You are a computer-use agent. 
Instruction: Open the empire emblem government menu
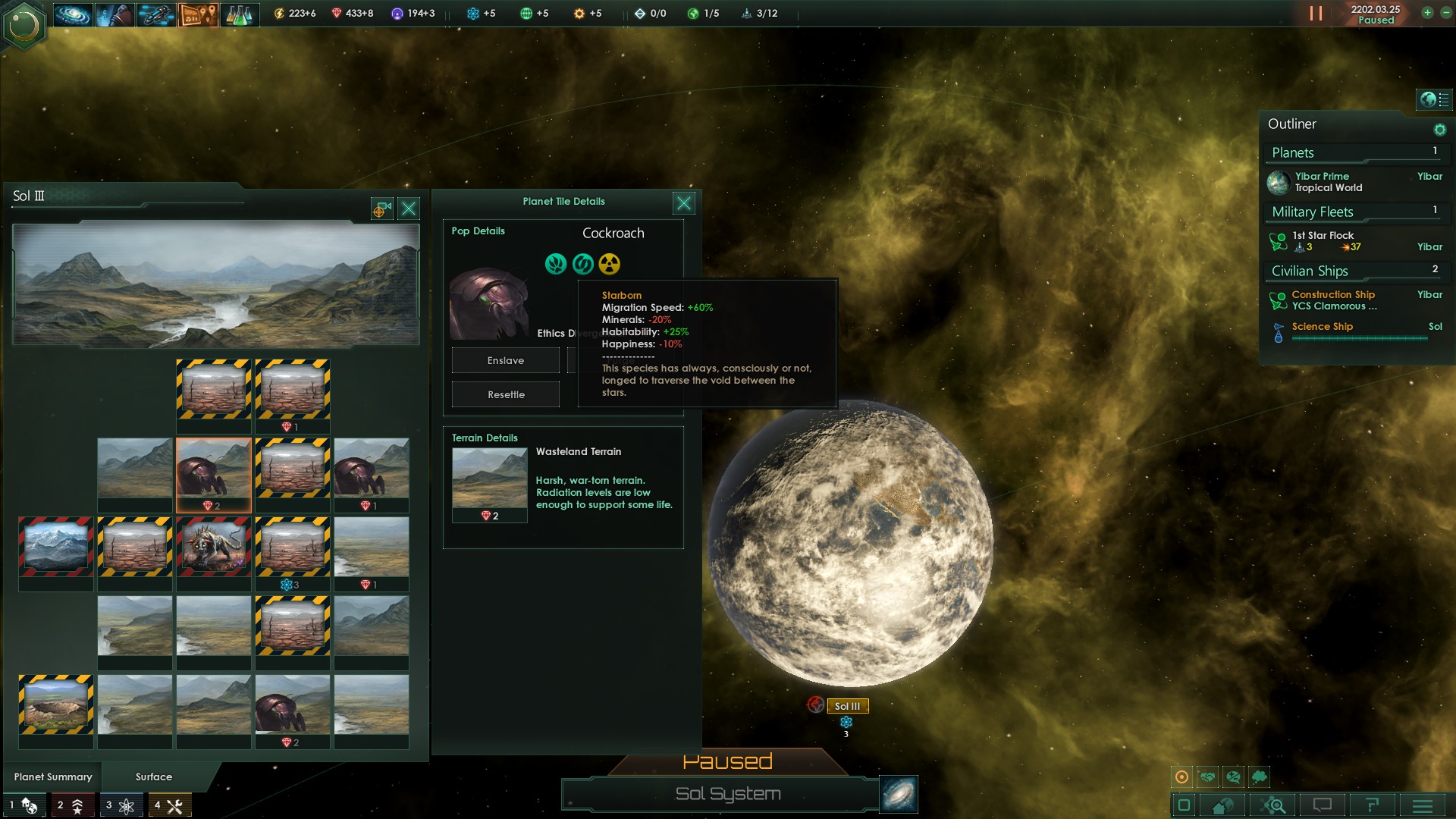click(x=24, y=25)
